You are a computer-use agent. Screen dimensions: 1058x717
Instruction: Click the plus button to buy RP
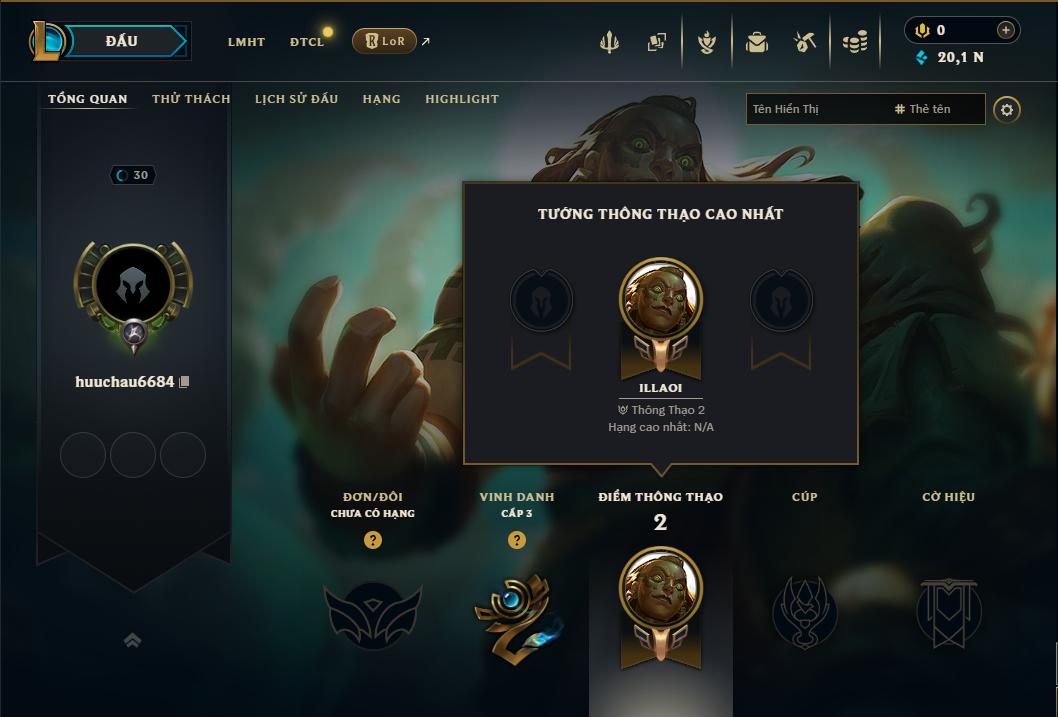click(1005, 30)
